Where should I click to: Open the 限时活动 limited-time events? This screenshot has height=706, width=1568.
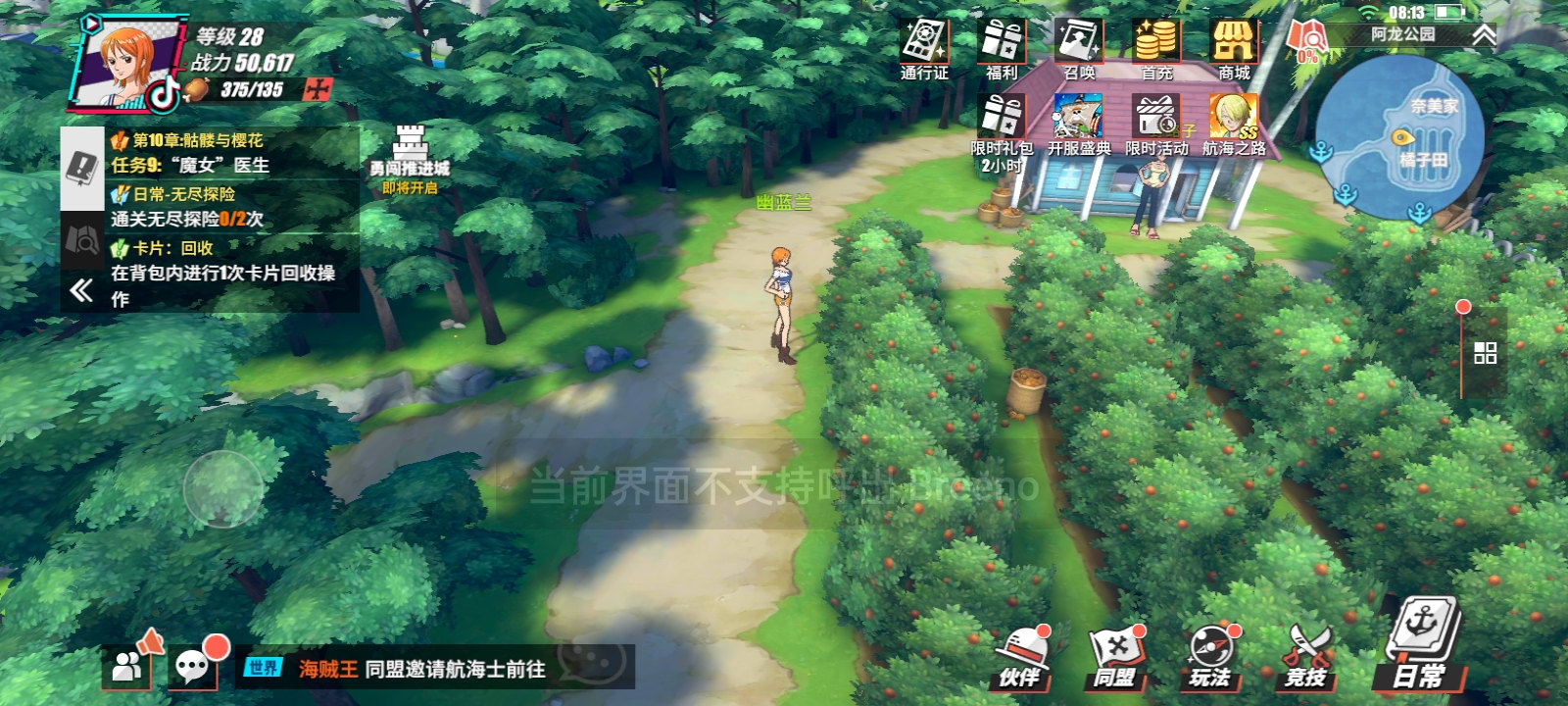coord(1156,125)
